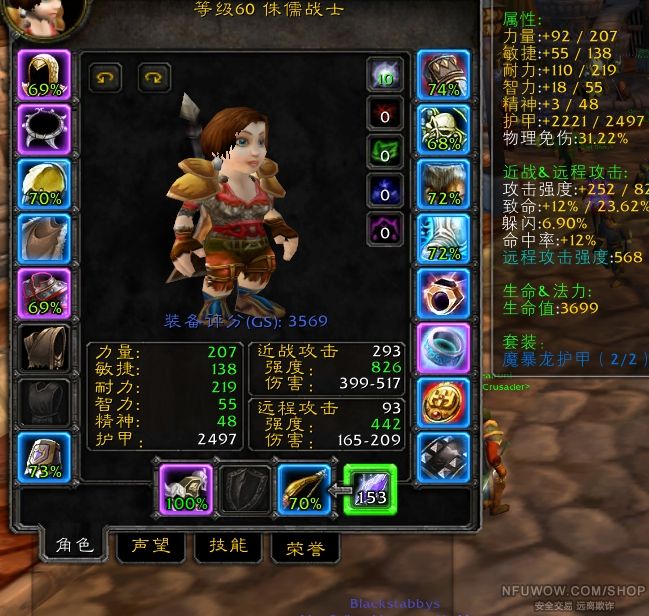Screen dimensions: 649x616
Task: Click the ranged weapon slot at 70%
Action: [304, 490]
